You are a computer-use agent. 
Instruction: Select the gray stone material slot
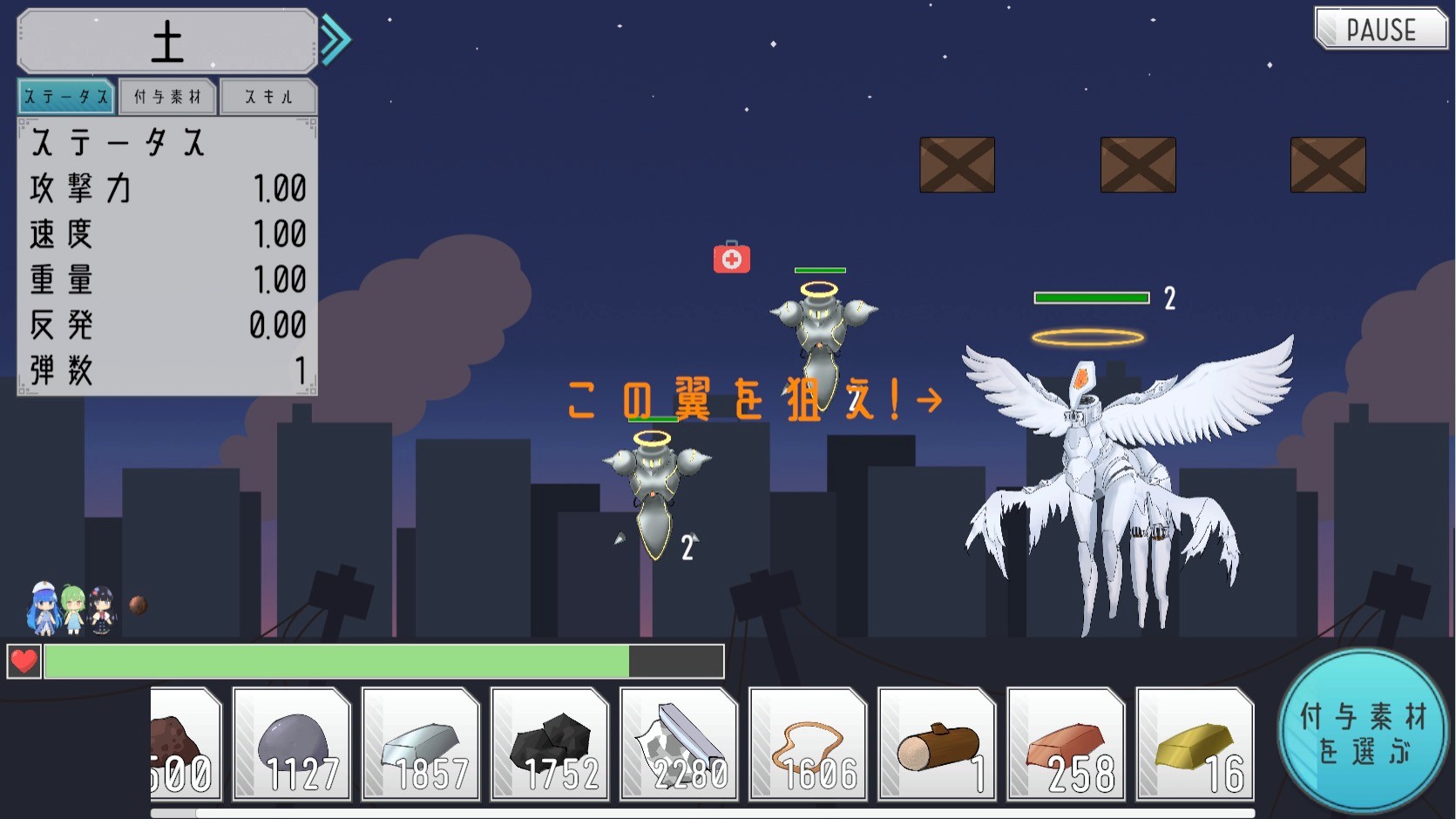(292, 743)
